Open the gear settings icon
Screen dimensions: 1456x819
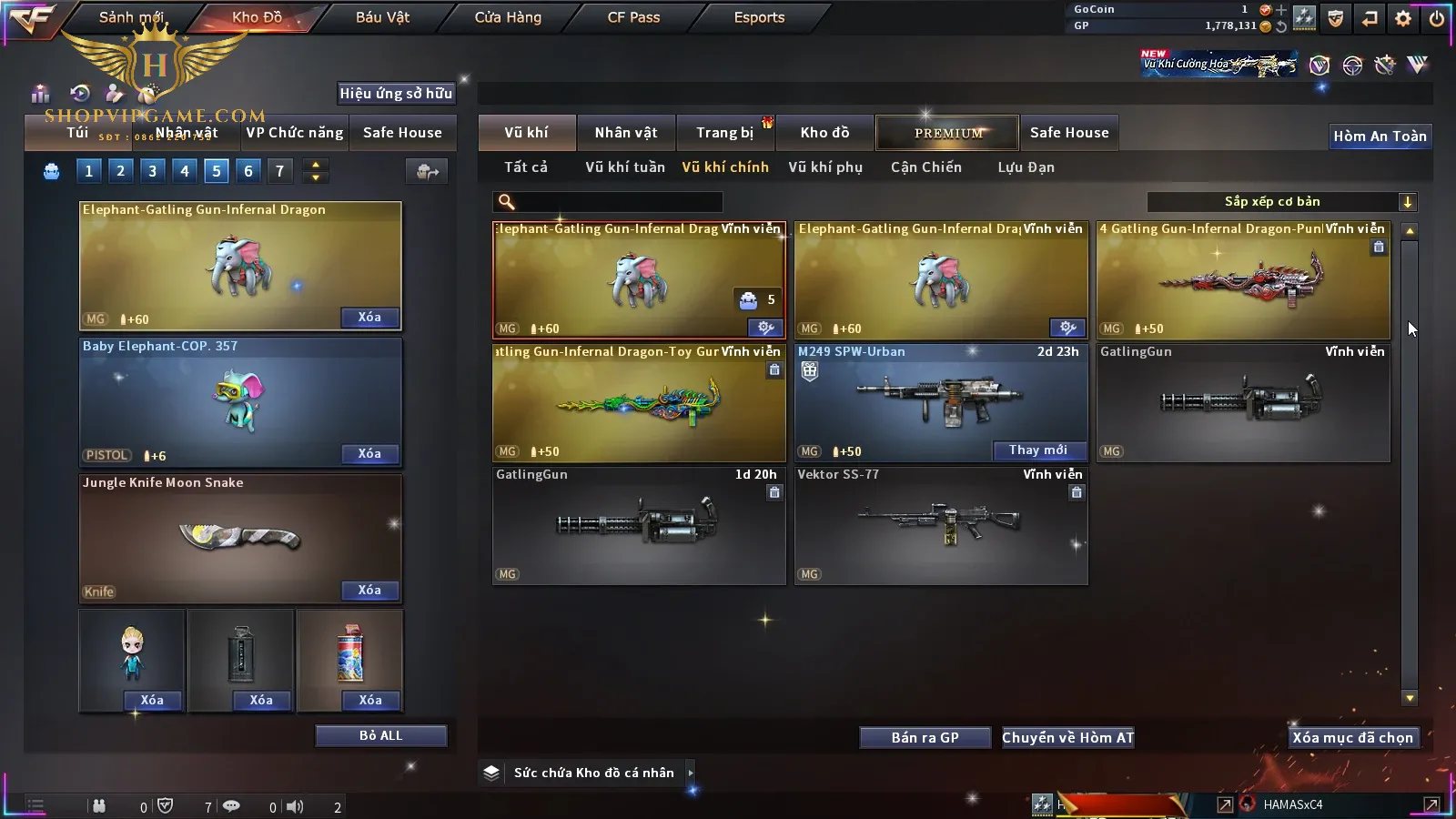(x=1402, y=18)
